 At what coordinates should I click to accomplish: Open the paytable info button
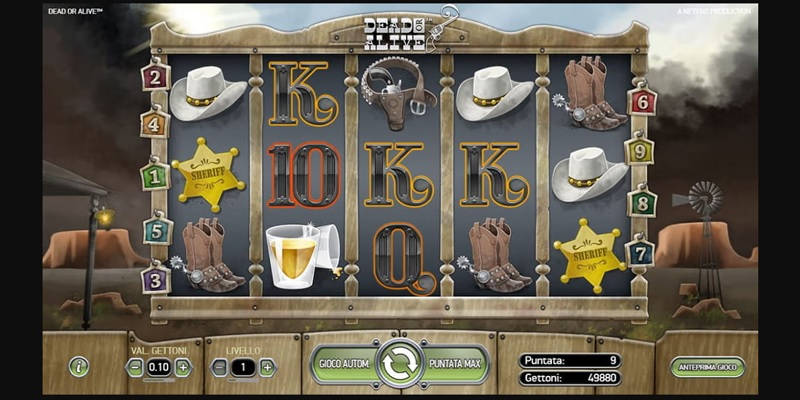click(x=79, y=367)
